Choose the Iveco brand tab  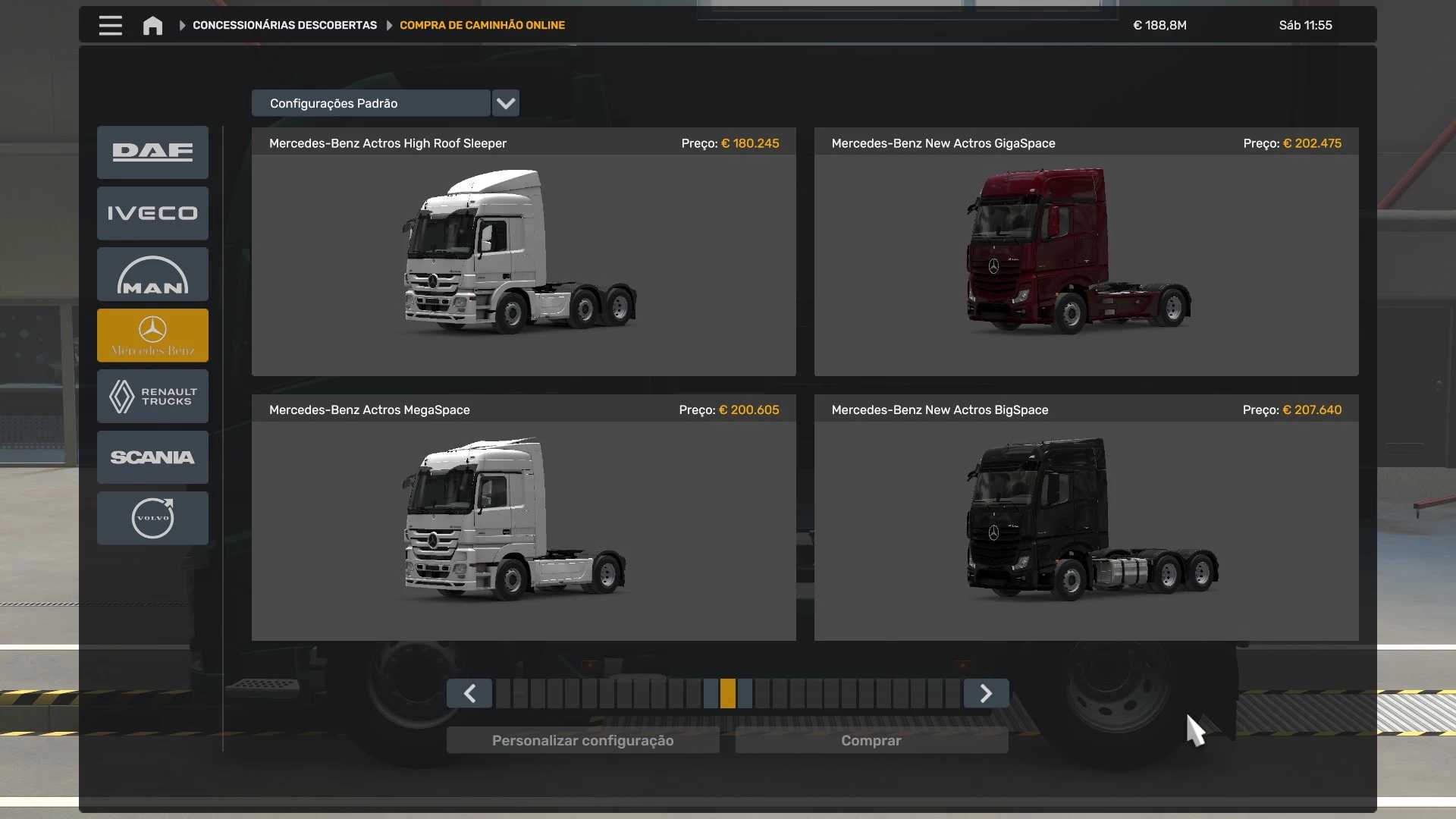tap(152, 213)
